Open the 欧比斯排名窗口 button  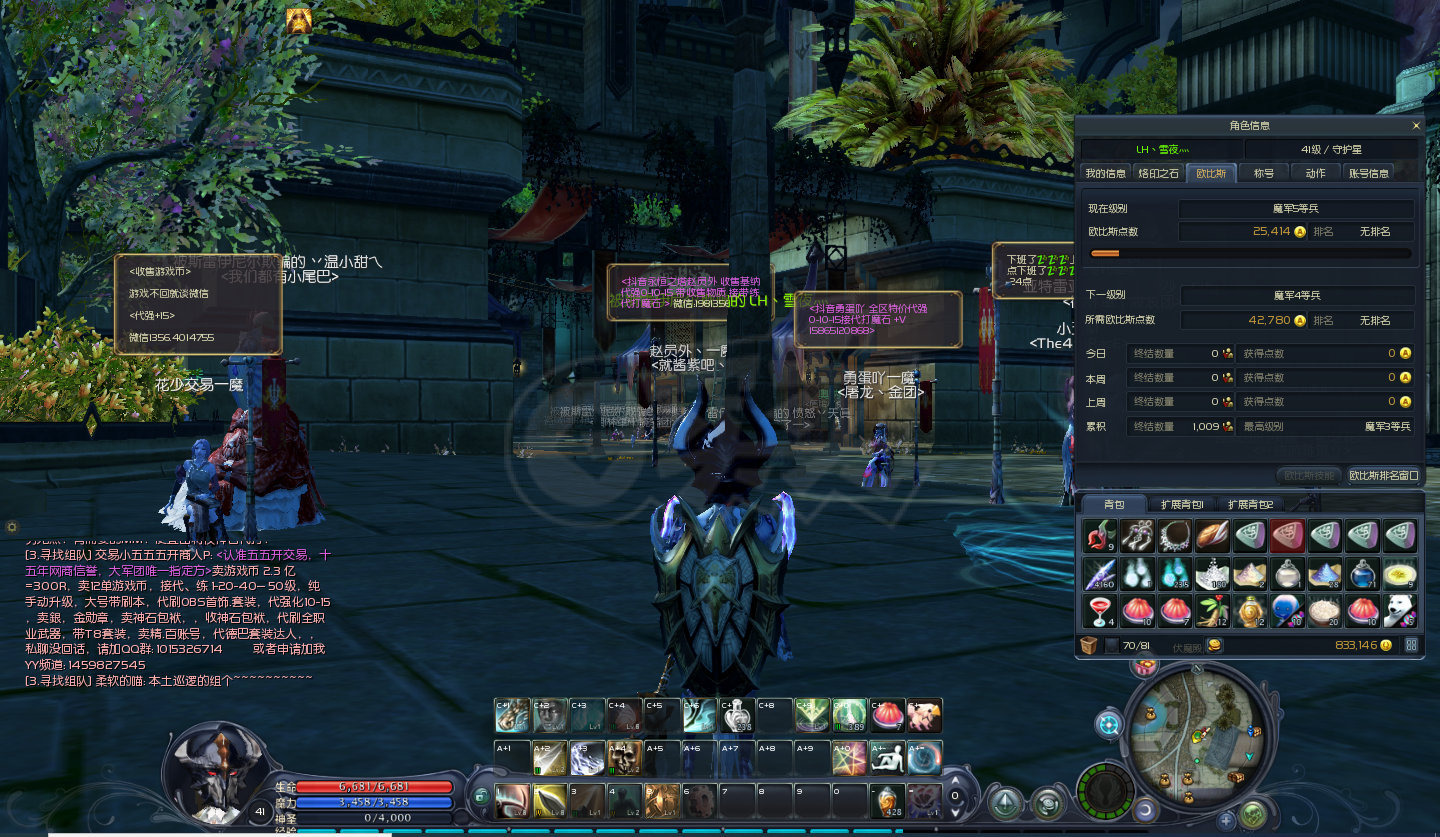1383,475
